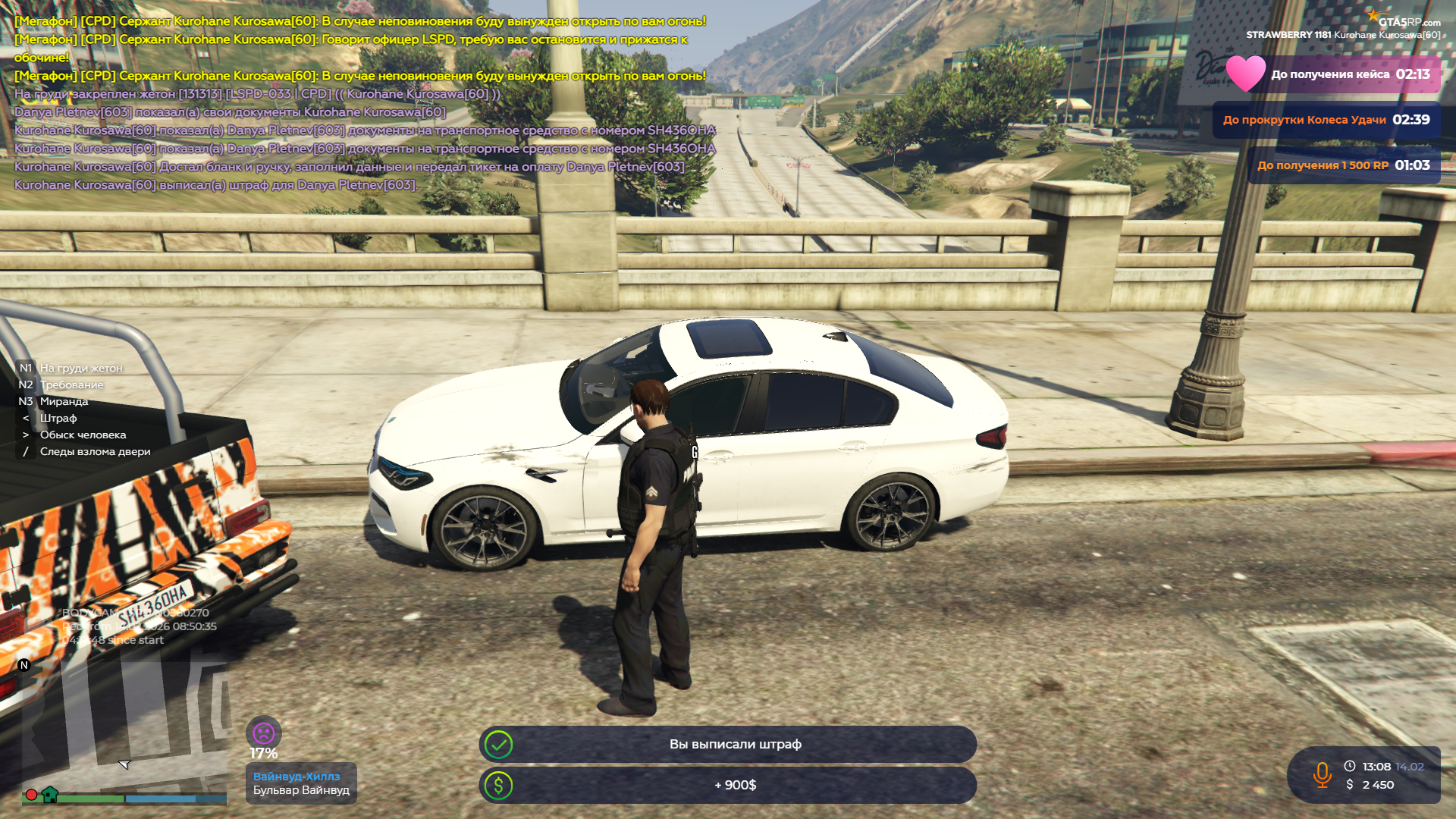
Task: Choose the "Требование" quick action
Action: click(71, 384)
